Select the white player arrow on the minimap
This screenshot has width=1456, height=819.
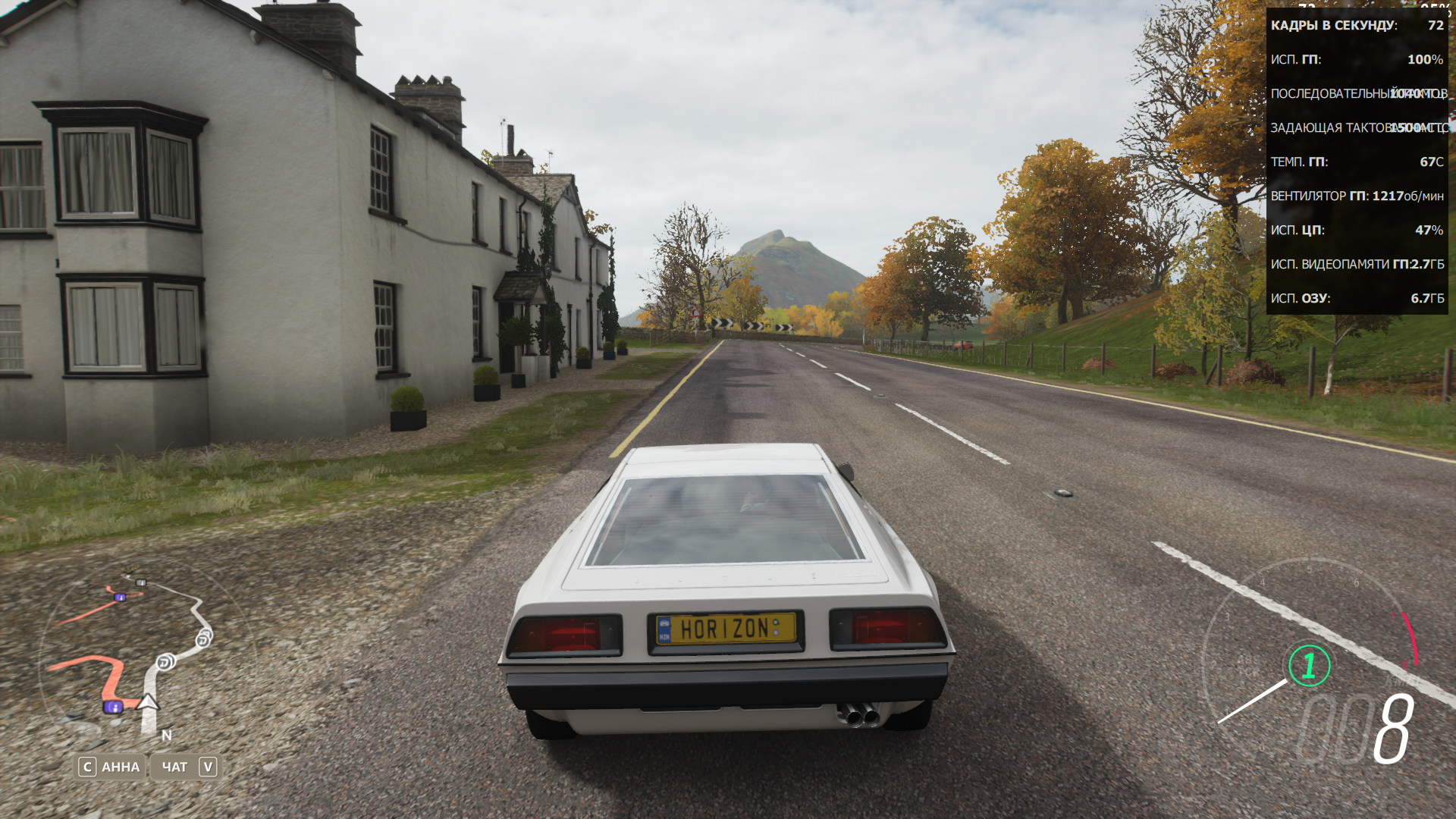coord(148,702)
